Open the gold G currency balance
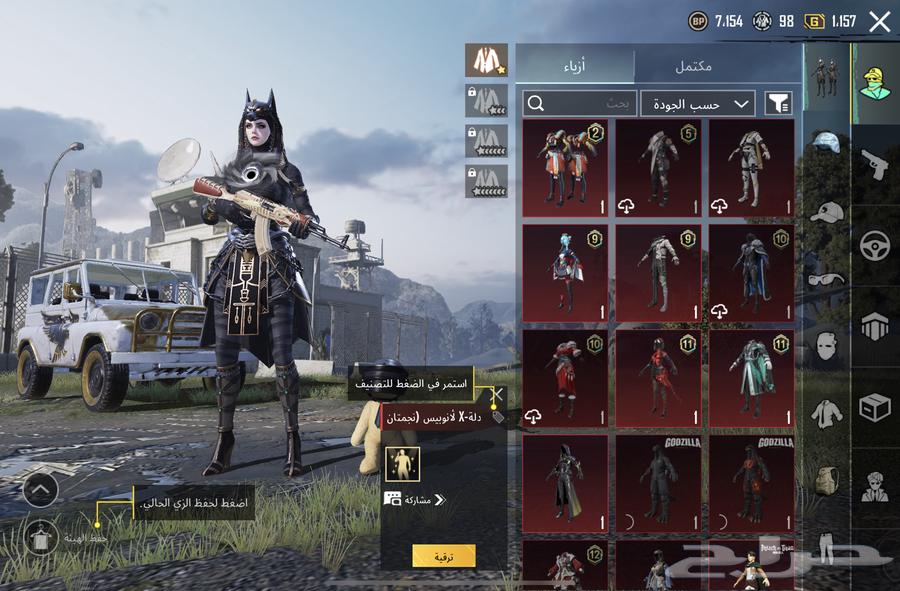 pyautogui.click(x=832, y=21)
